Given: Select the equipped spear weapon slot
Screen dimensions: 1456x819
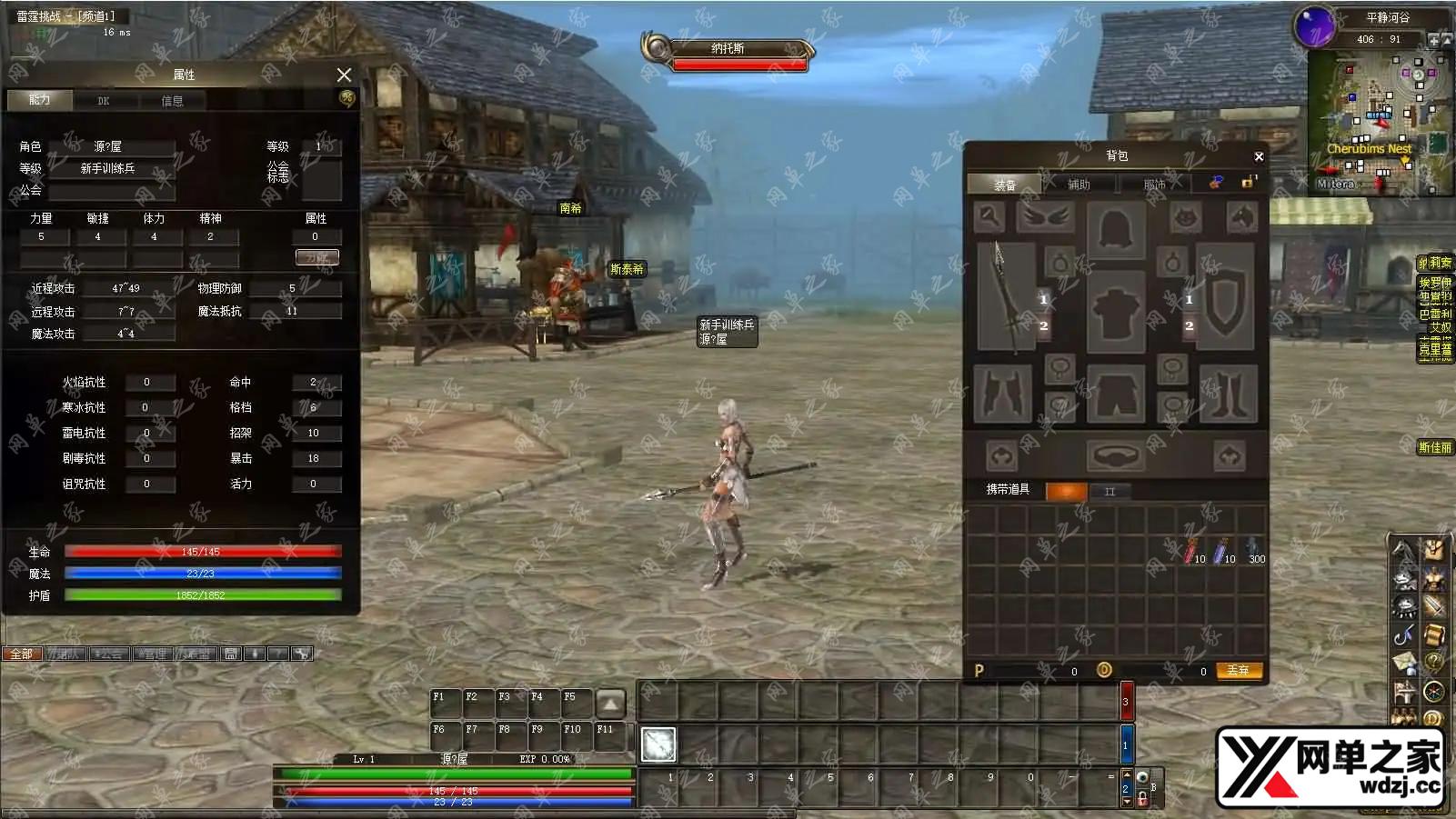Looking at the screenshot, I should point(1005,295).
